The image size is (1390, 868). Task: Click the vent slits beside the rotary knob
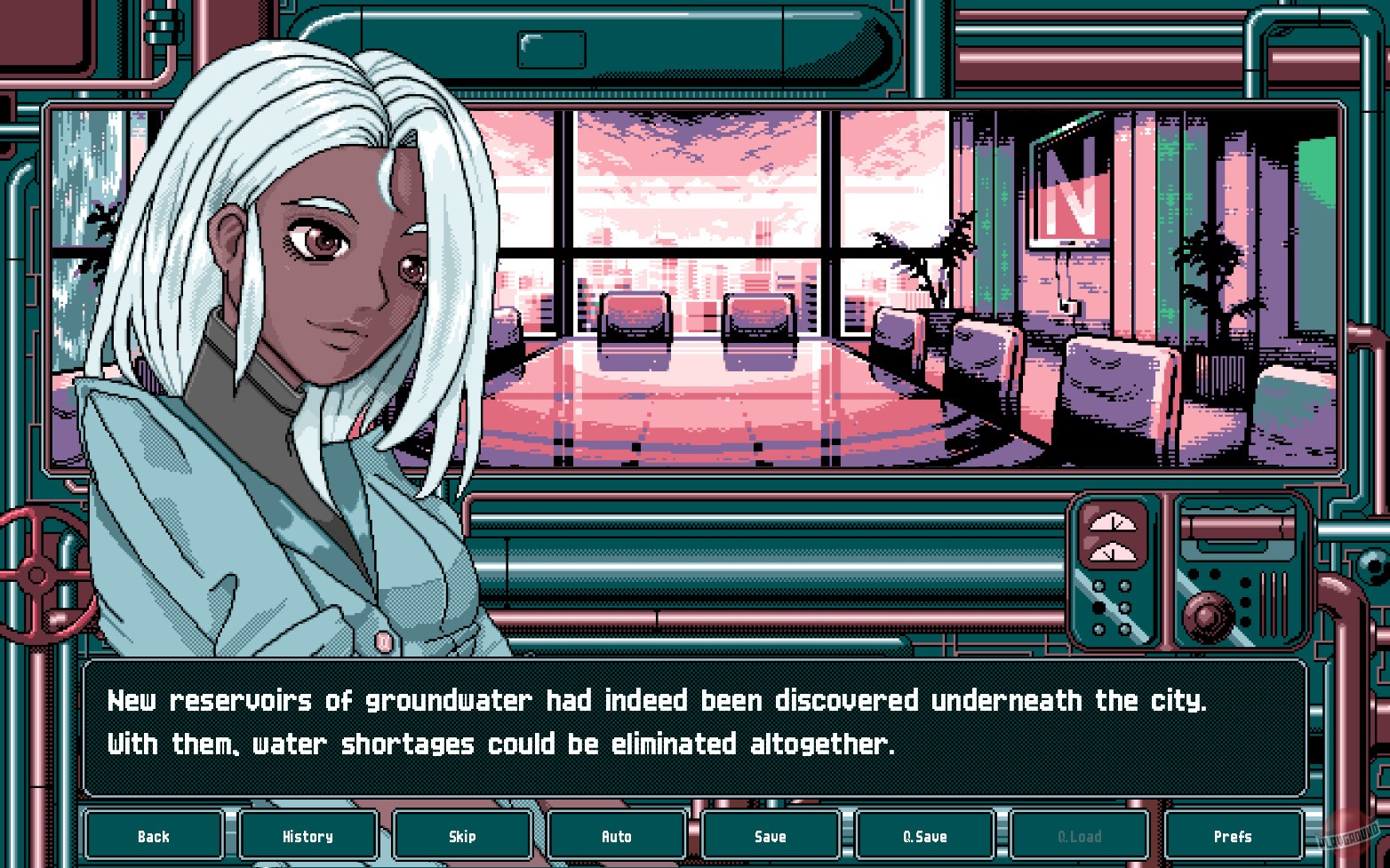pyautogui.click(x=1274, y=604)
